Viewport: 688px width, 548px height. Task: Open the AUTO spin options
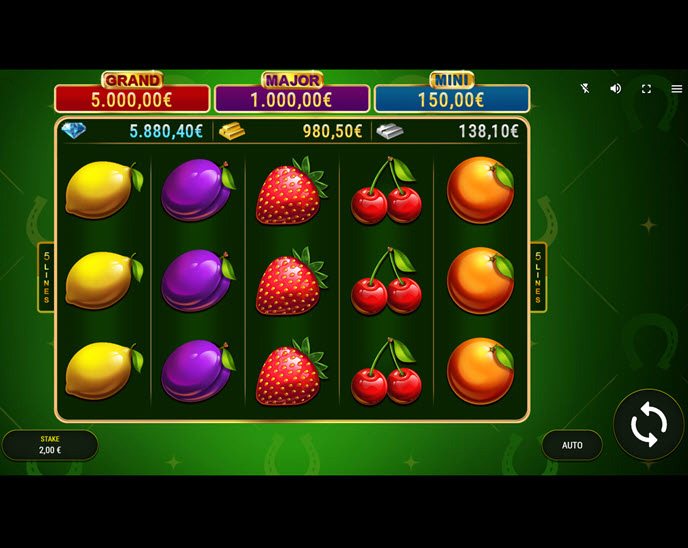572,445
